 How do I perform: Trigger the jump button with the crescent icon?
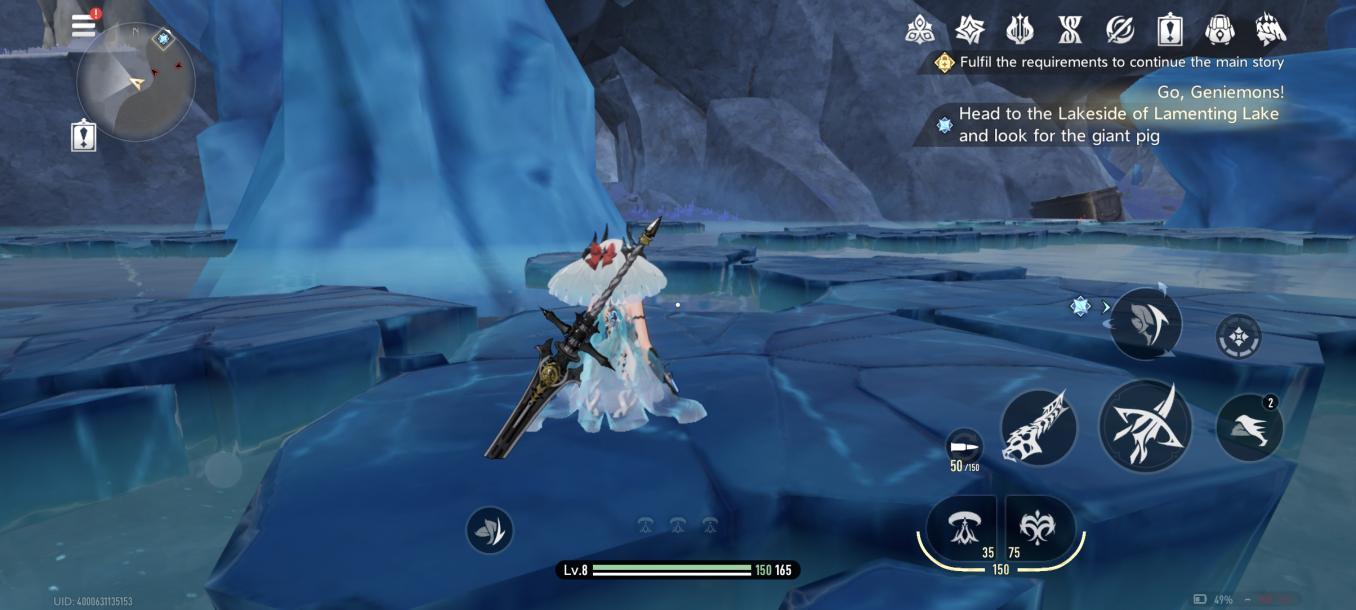(1145, 323)
